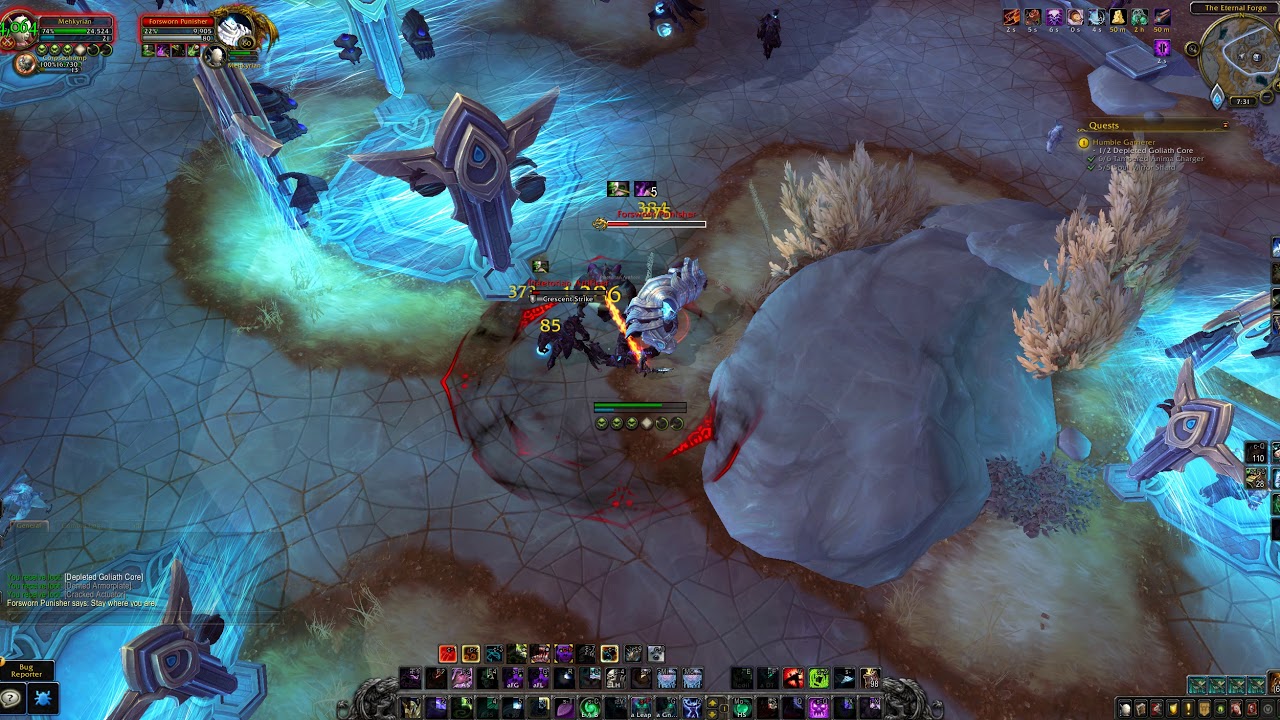Image resolution: width=1280 pixels, height=720 pixels.
Task: Click the Bug Reporter icon in the bottom-left
Action: (42, 696)
